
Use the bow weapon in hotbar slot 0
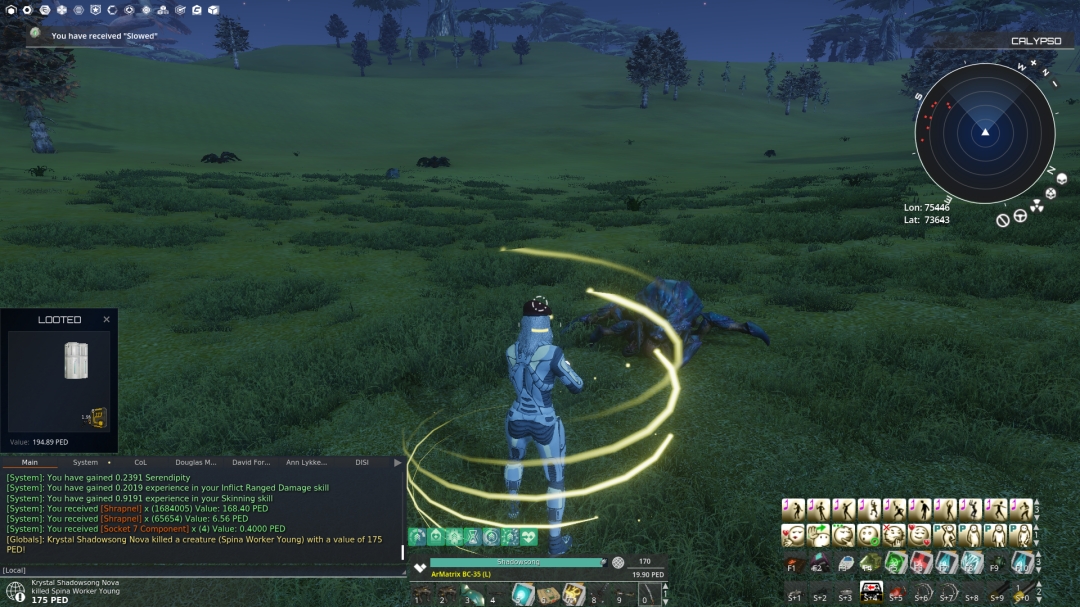point(647,594)
